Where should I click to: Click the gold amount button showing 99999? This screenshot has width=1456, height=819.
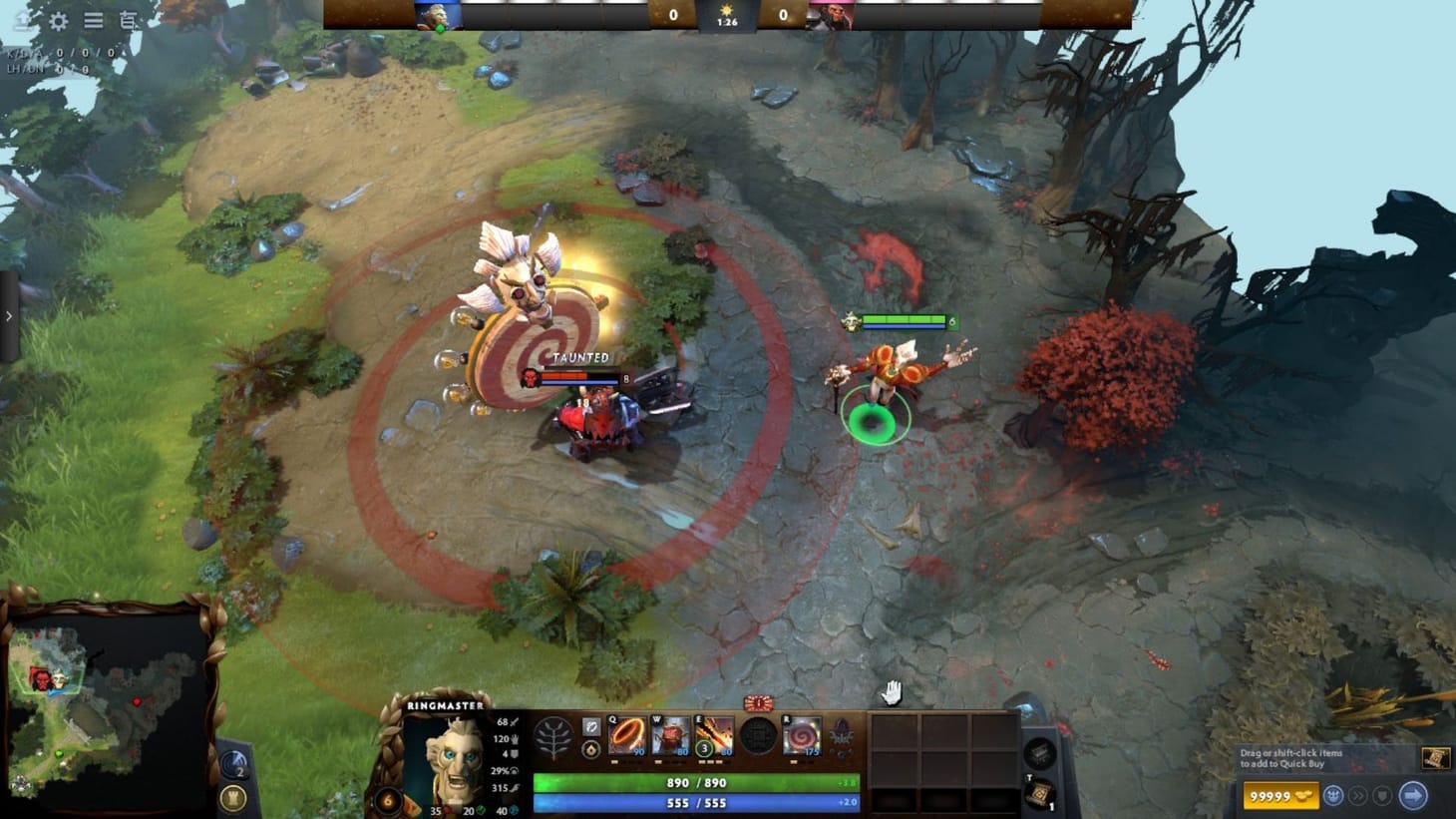click(1281, 796)
